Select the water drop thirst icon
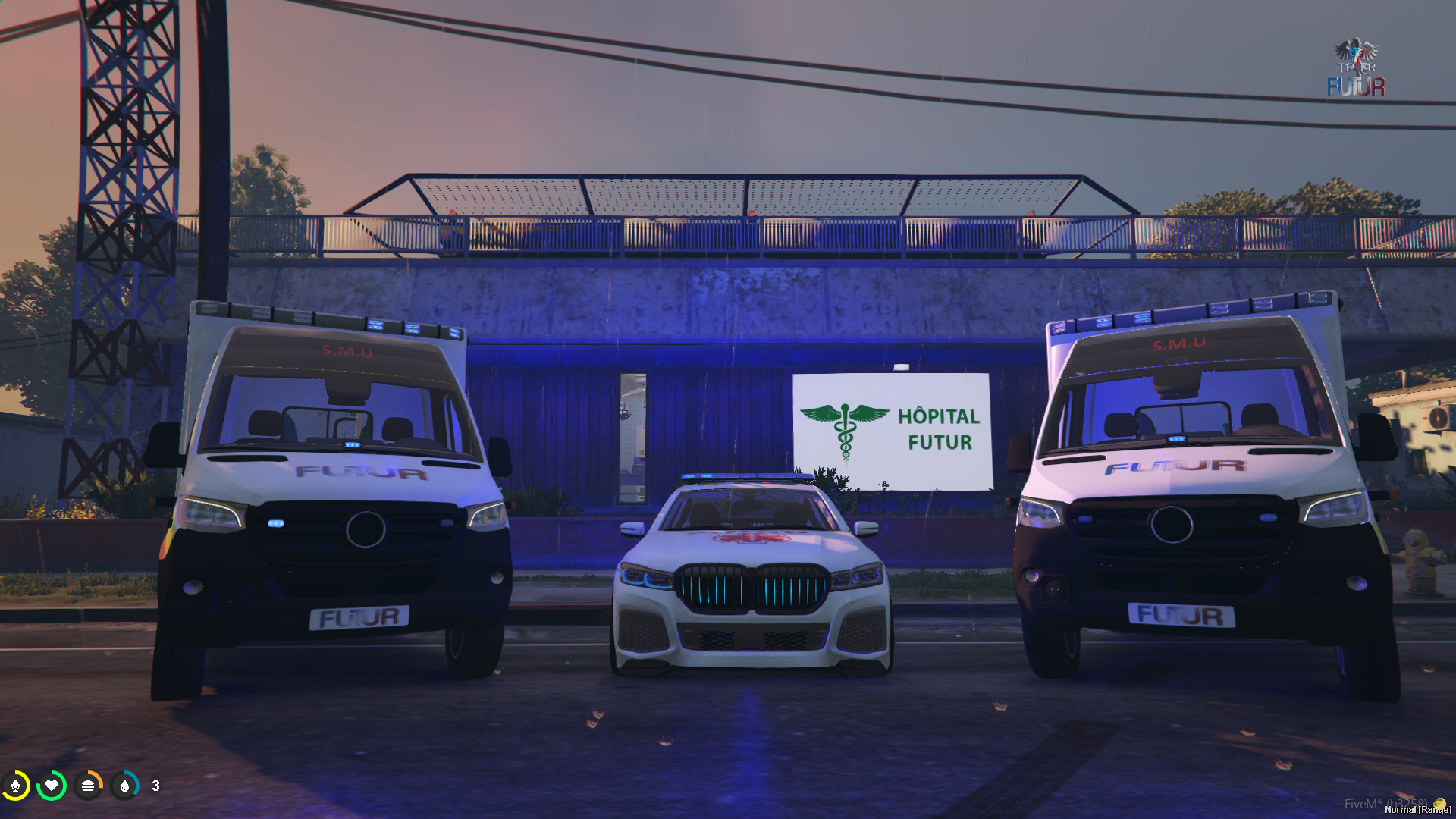 point(124,786)
